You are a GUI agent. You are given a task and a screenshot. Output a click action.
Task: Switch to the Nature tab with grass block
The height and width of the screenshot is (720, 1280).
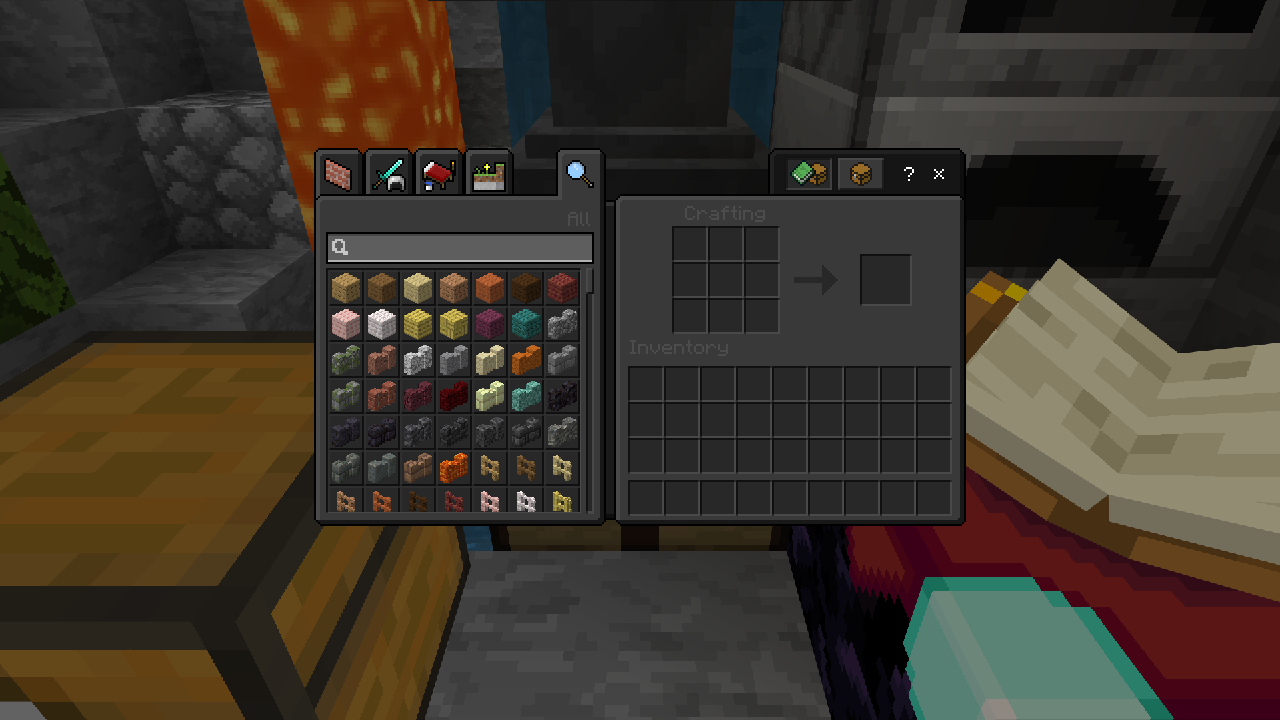click(489, 175)
